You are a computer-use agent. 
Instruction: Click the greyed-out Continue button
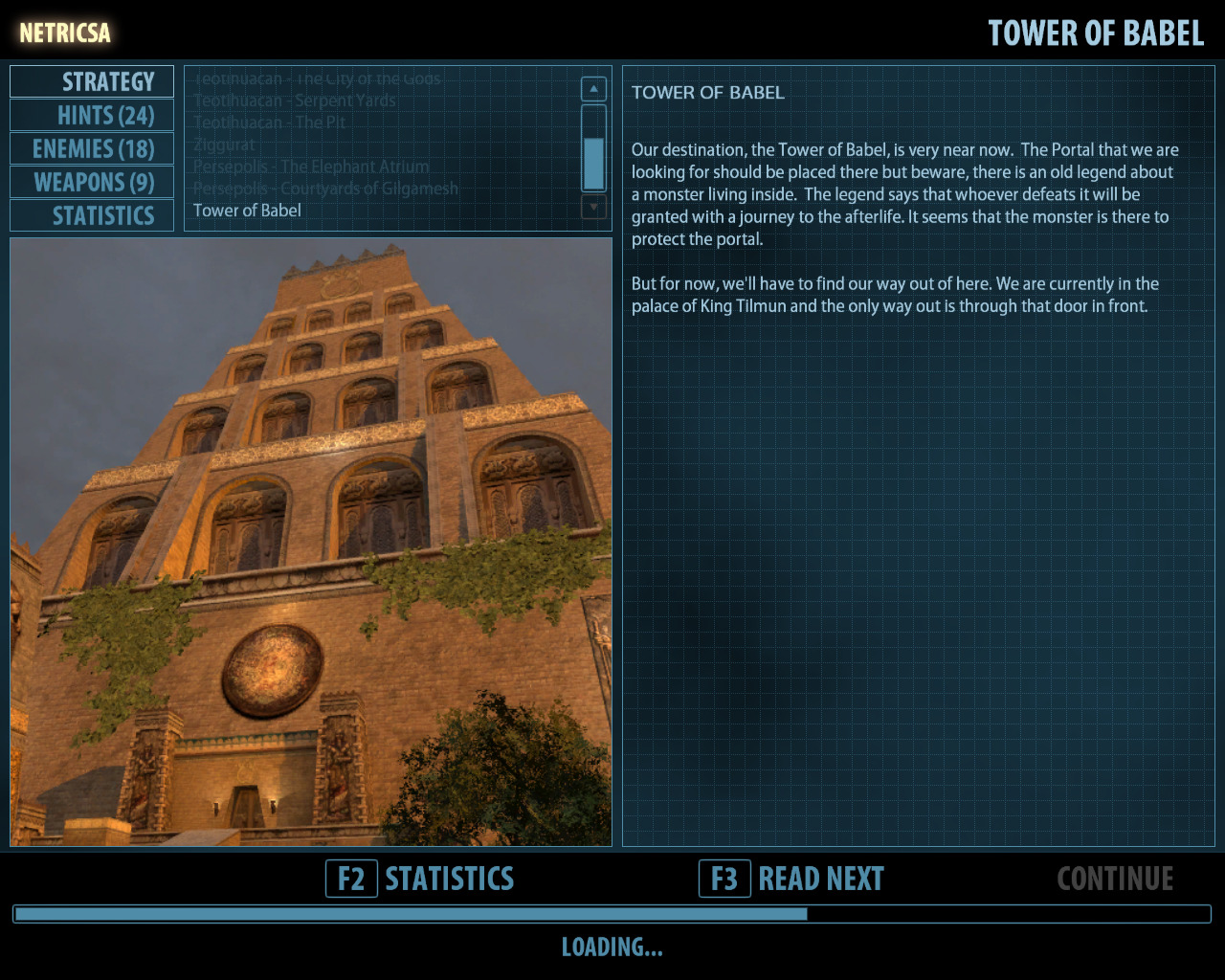click(x=1115, y=879)
